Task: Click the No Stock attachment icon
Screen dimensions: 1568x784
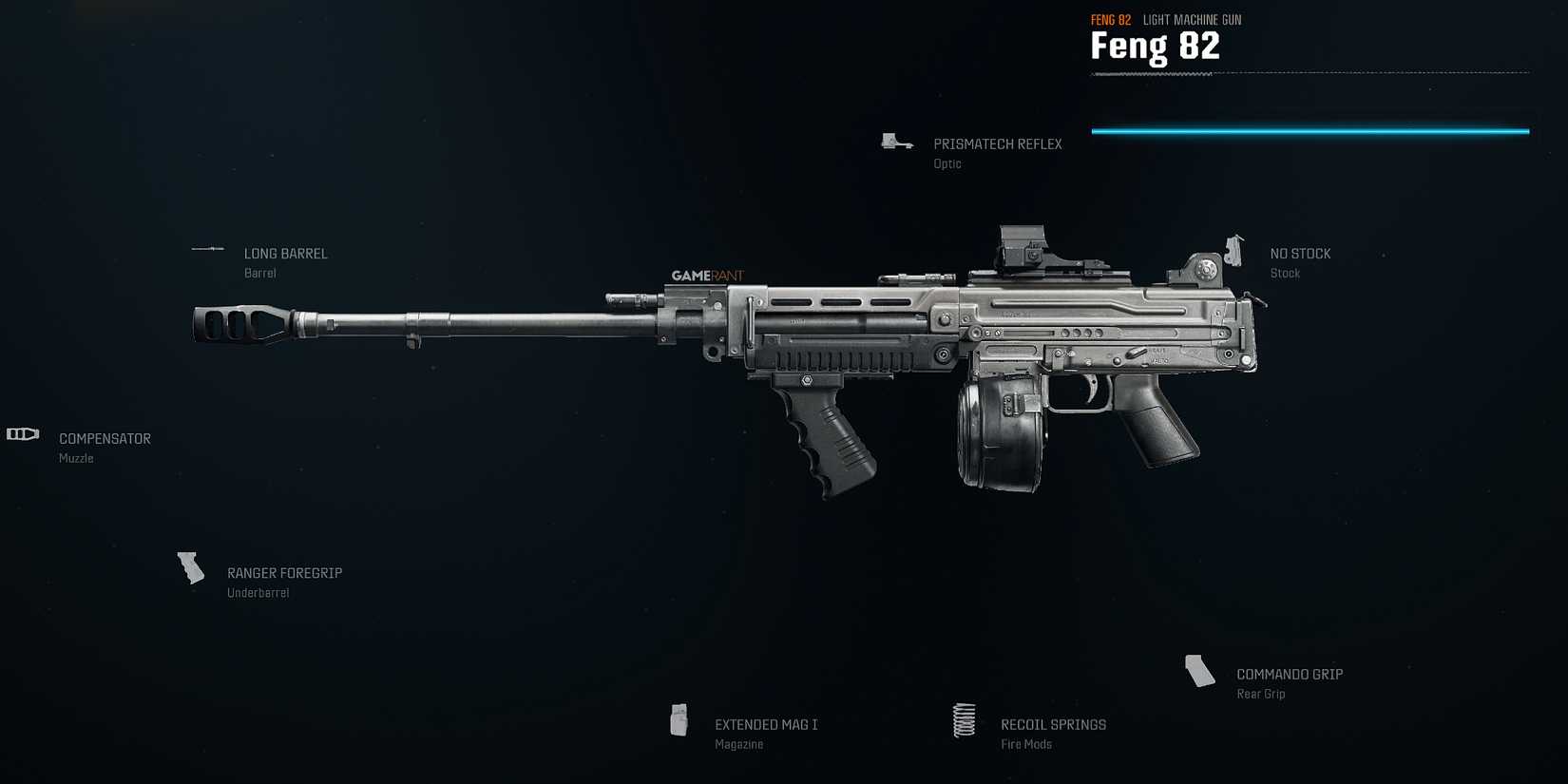Action: click(x=1236, y=249)
